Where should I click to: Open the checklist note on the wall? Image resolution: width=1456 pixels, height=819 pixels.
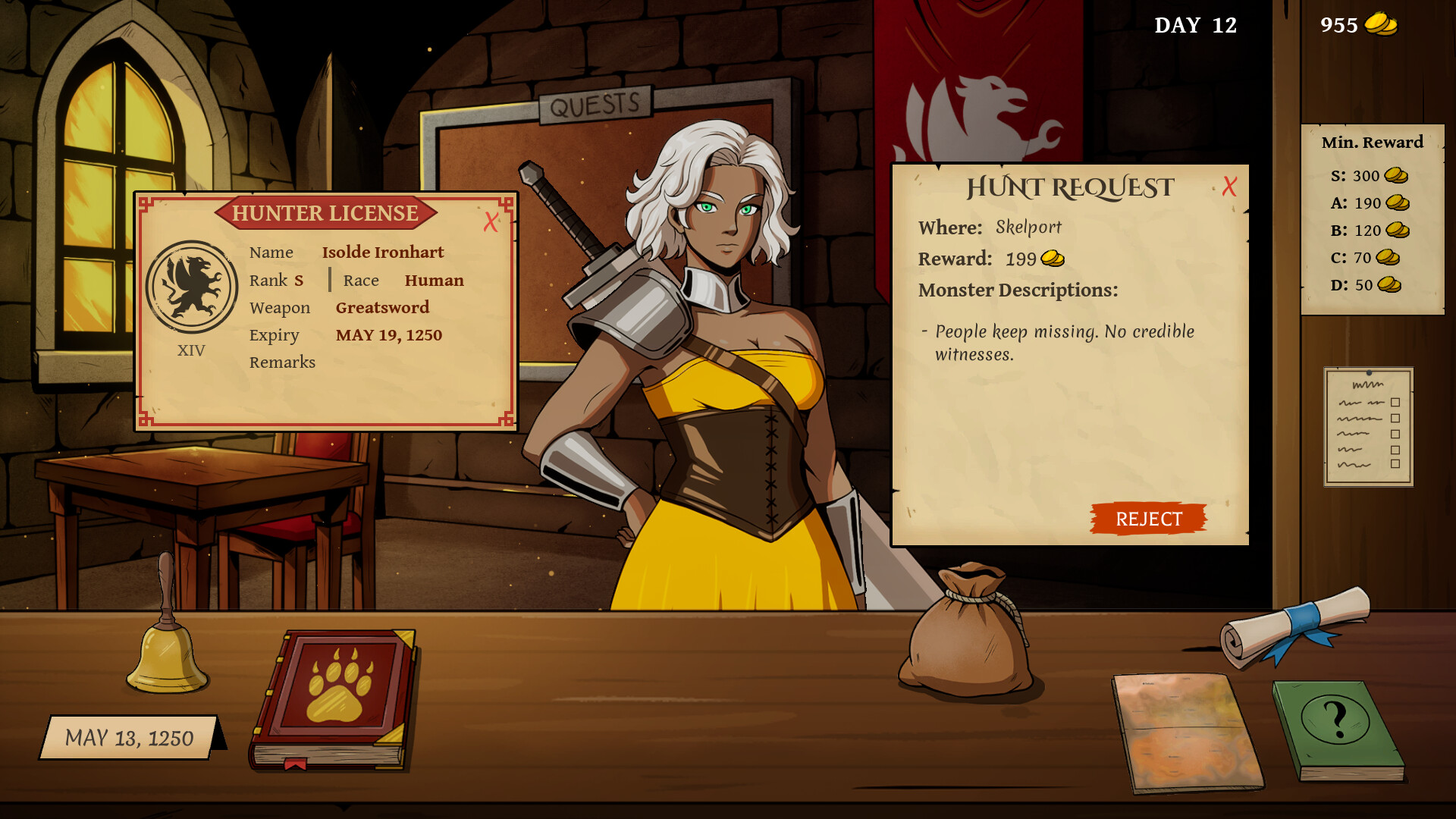tap(1368, 426)
